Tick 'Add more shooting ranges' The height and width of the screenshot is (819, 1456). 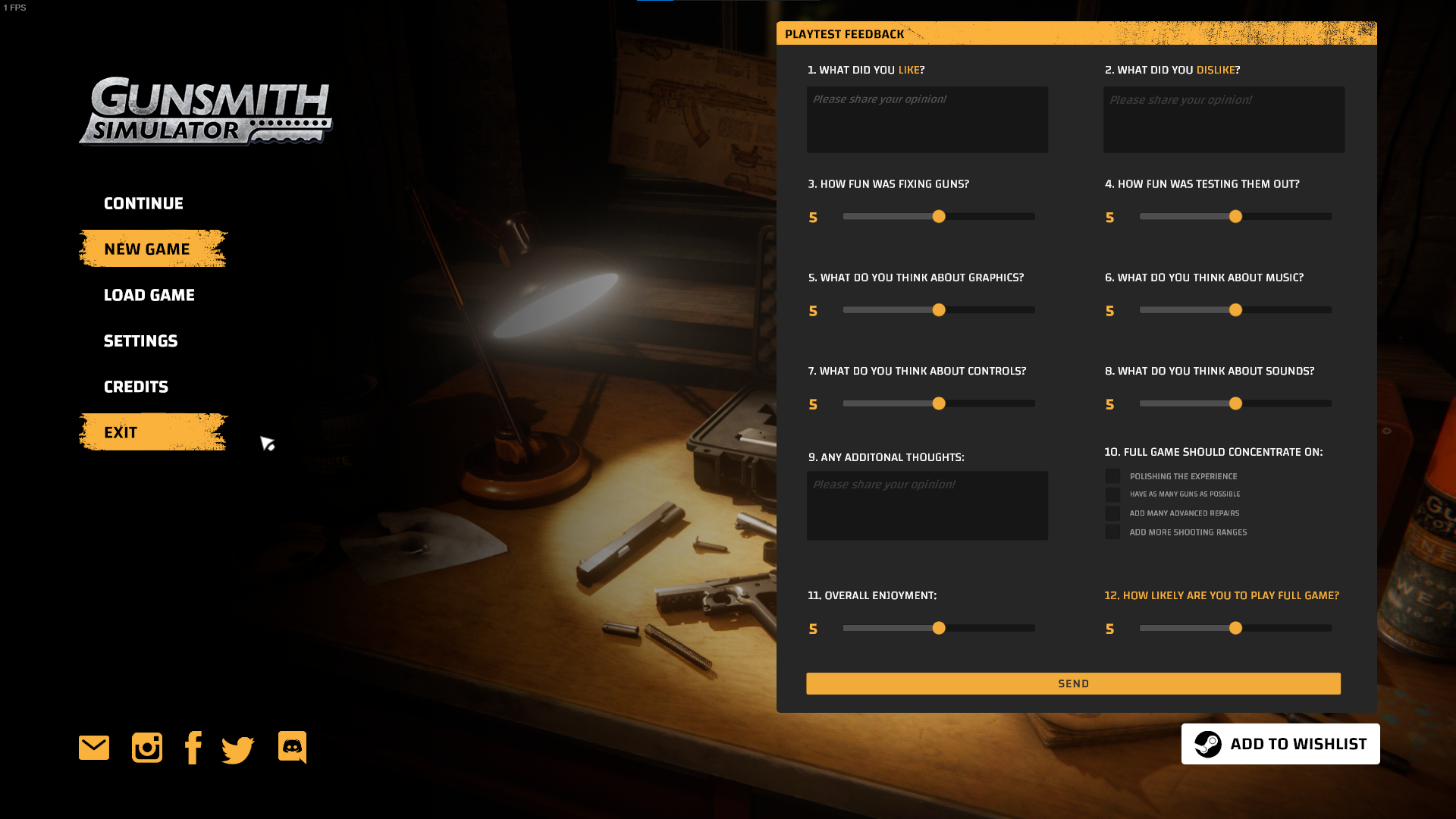point(1112,532)
